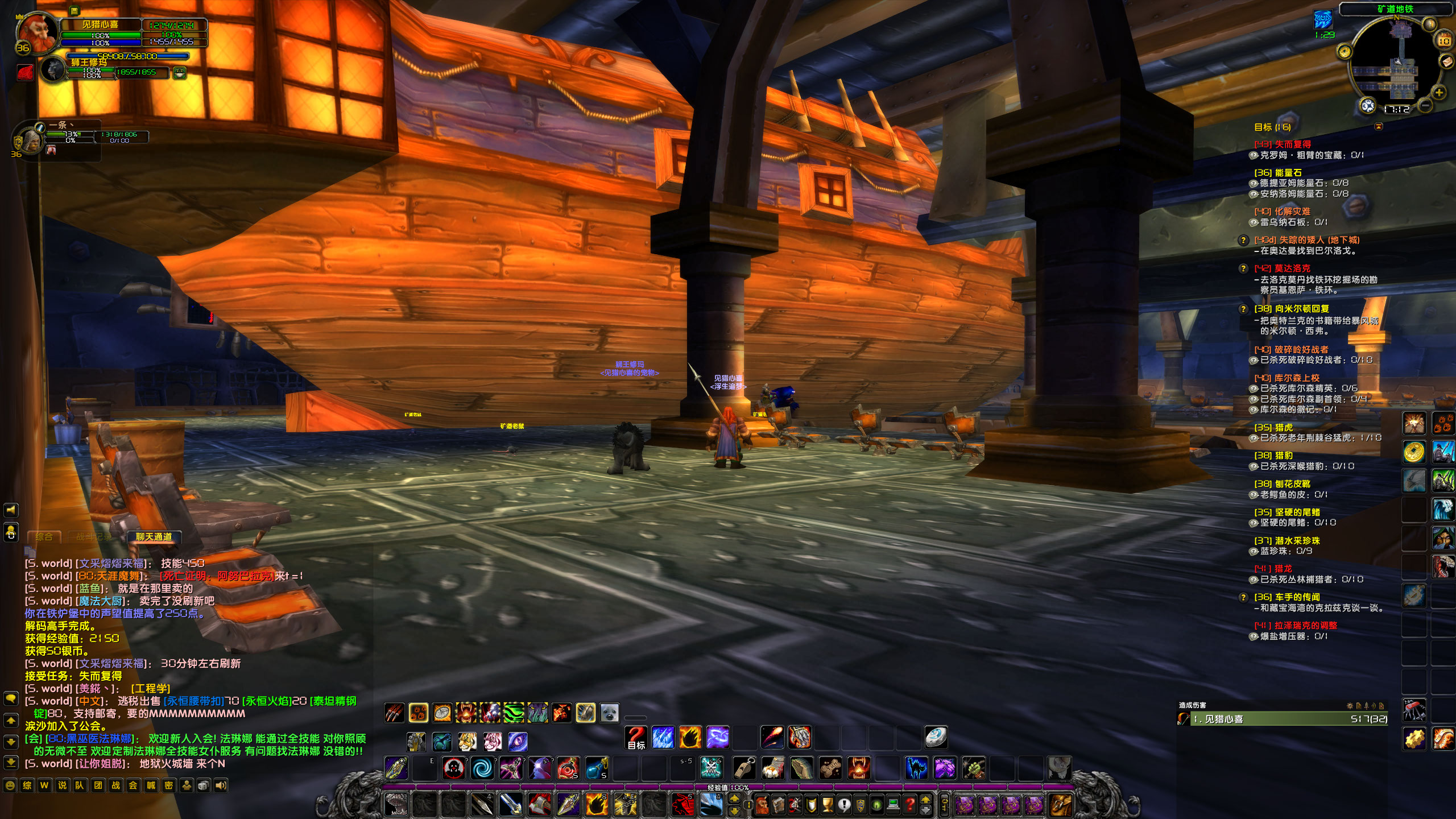Toggle the chat lock icon on the left side

click(11, 532)
